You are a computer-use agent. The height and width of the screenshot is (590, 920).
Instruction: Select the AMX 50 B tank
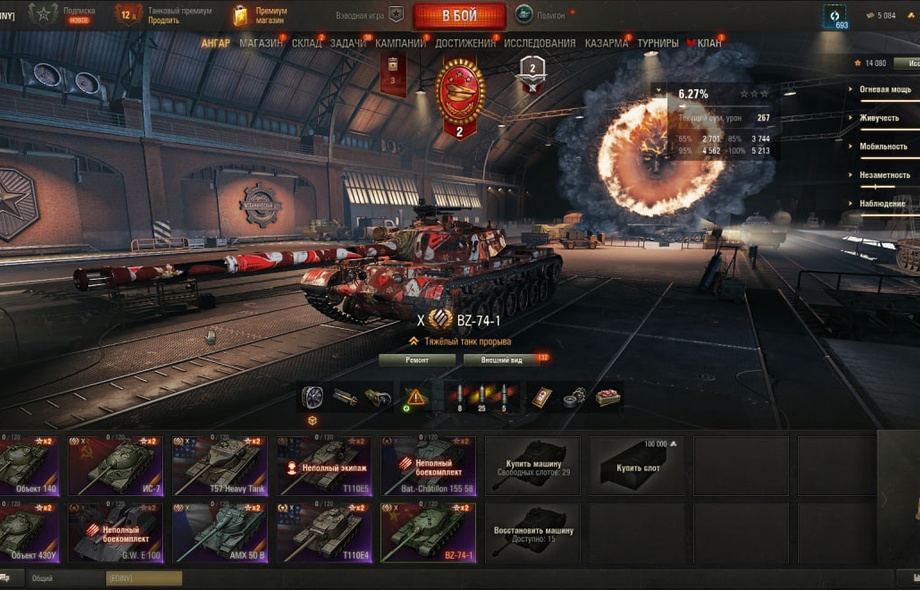tap(219, 533)
